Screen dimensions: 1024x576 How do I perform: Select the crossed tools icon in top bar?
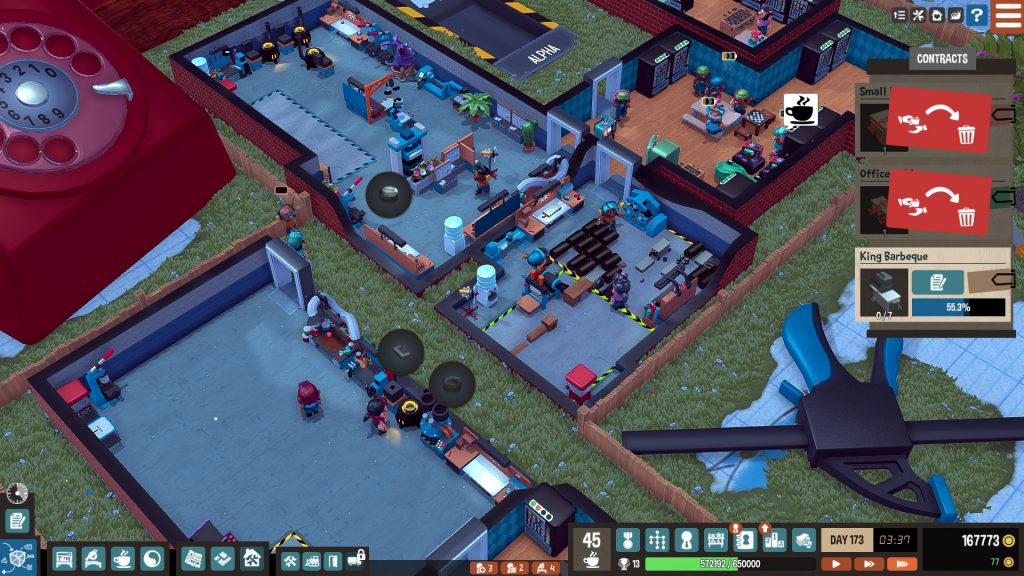pos(917,15)
